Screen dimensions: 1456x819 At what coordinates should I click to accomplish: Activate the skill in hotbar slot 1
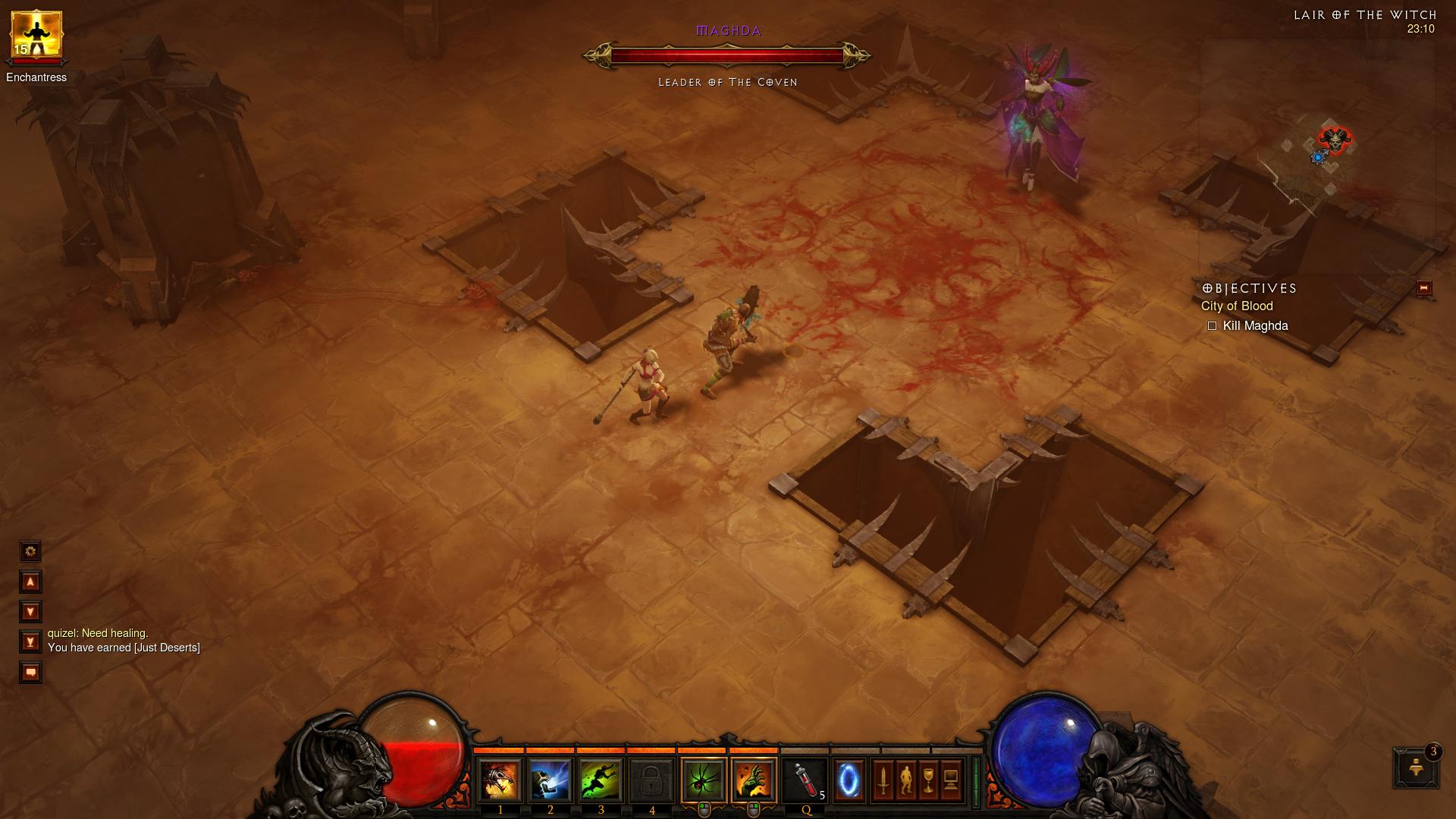click(500, 780)
